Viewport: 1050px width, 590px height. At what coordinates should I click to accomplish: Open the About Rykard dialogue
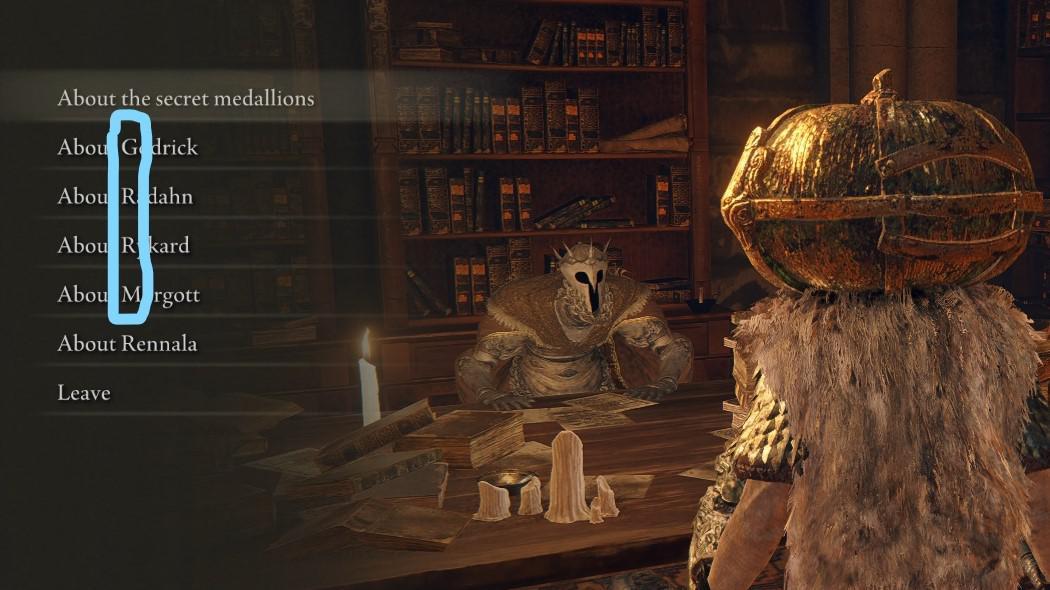click(x=123, y=245)
